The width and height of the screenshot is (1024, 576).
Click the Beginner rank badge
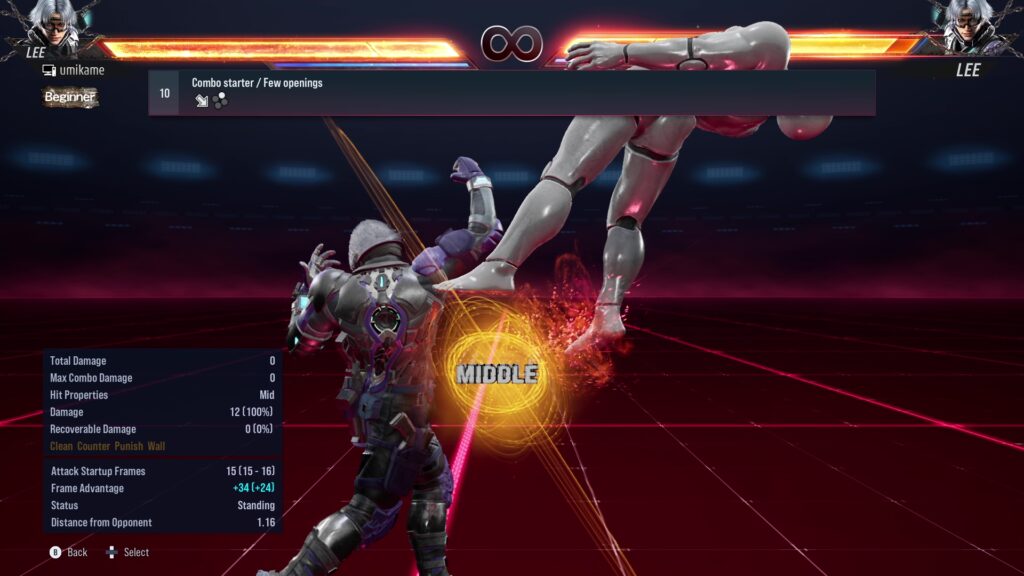tap(70, 97)
